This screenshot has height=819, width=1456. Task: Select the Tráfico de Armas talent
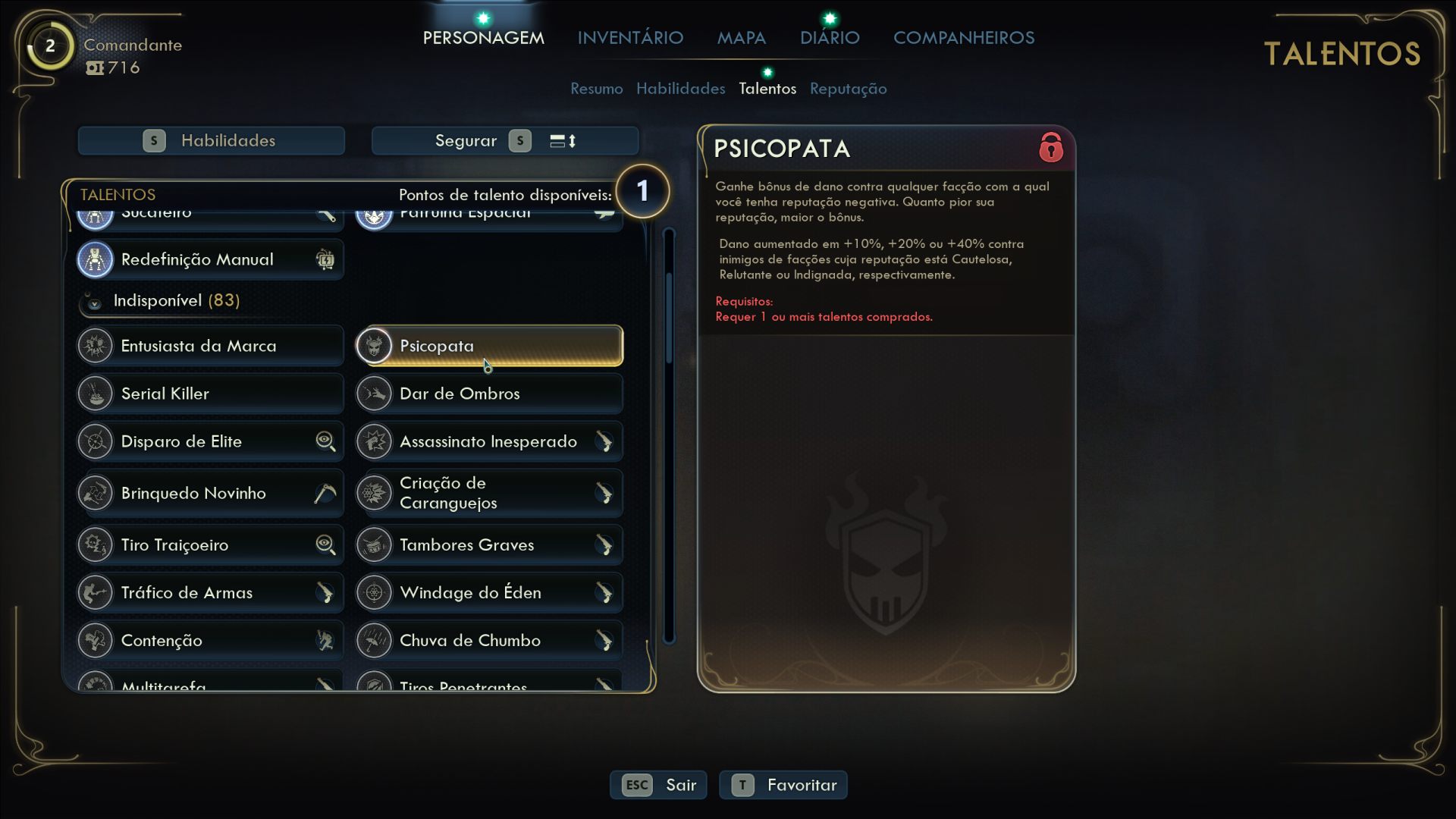point(210,592)
